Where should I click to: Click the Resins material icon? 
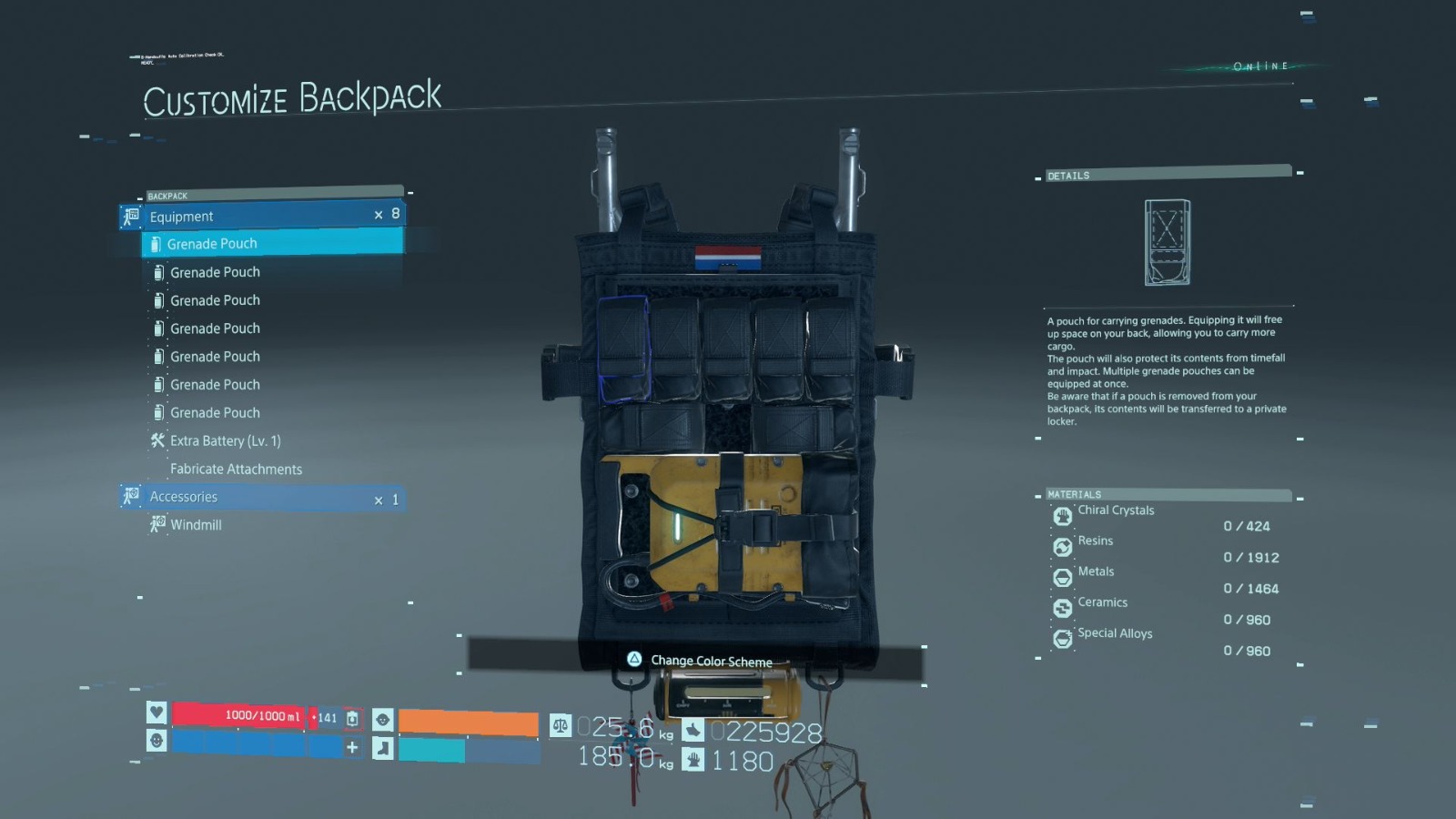click(1062, 547)
